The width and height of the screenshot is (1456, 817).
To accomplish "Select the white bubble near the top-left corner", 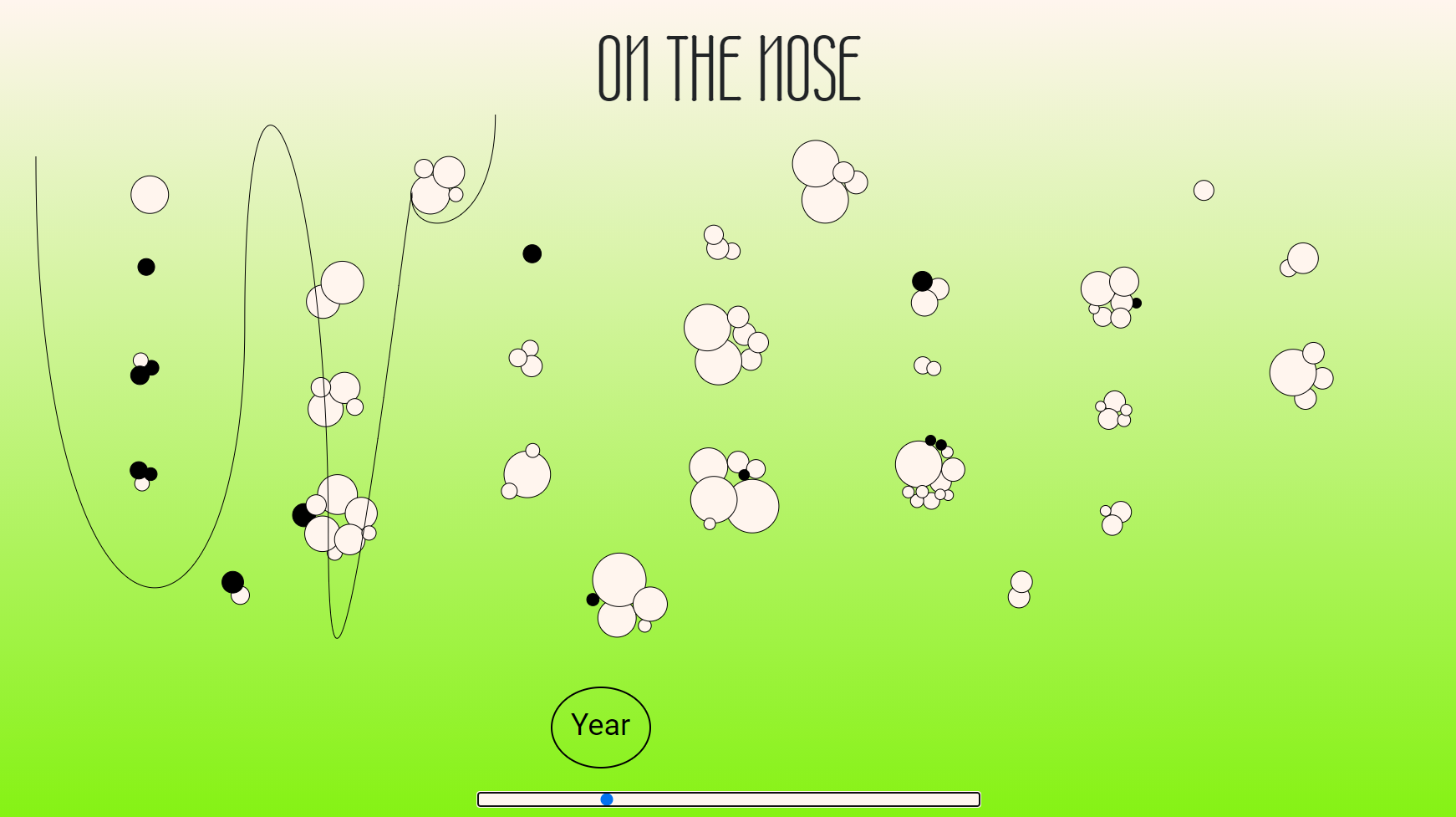I will tap(150, 193).
